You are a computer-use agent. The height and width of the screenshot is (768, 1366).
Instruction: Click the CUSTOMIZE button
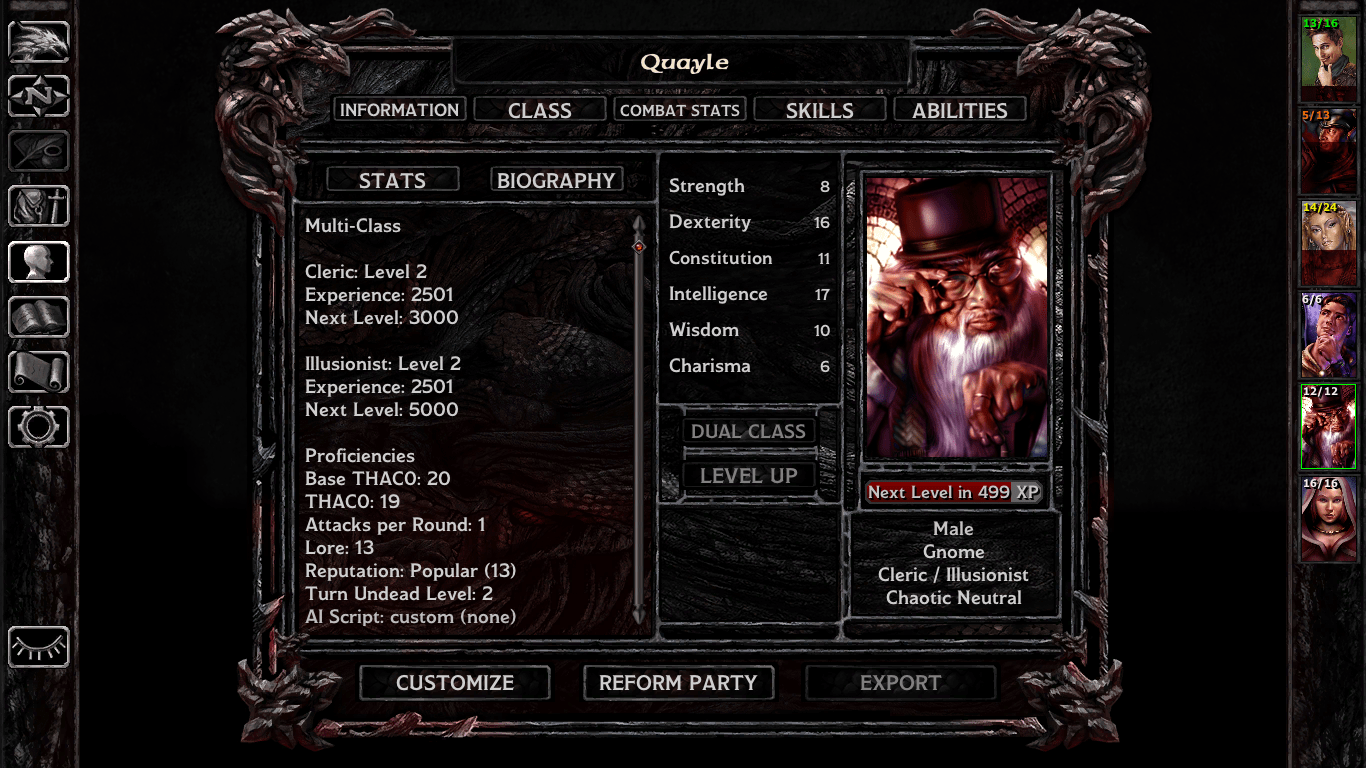[454, 683]
